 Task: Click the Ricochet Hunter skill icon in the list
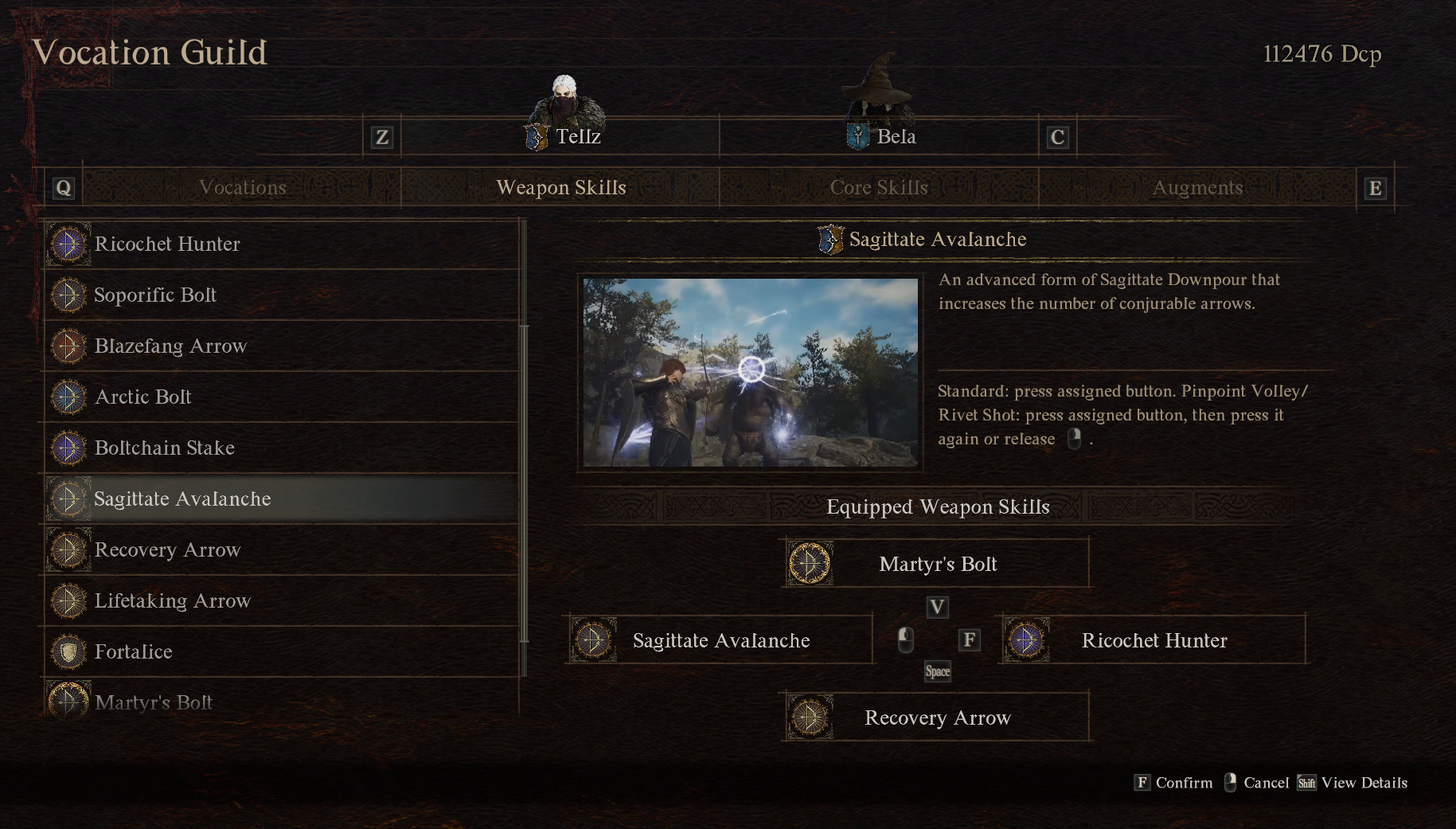tap(68, 244)
